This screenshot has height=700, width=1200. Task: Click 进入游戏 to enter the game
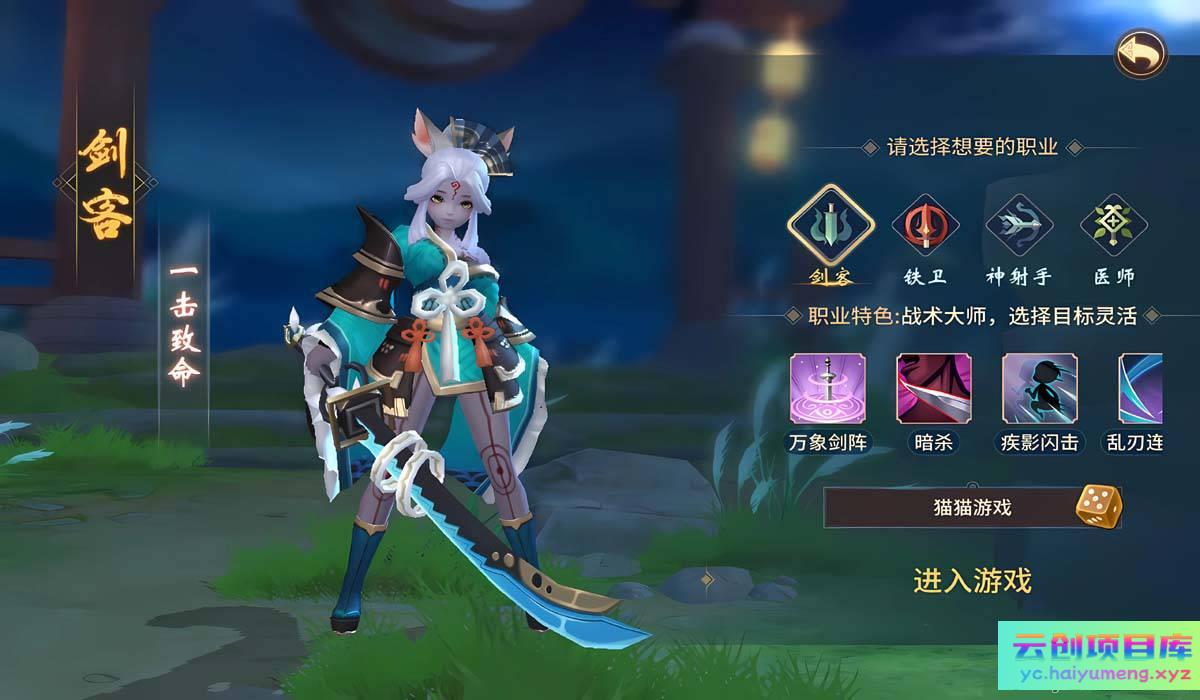pos(972,580)
